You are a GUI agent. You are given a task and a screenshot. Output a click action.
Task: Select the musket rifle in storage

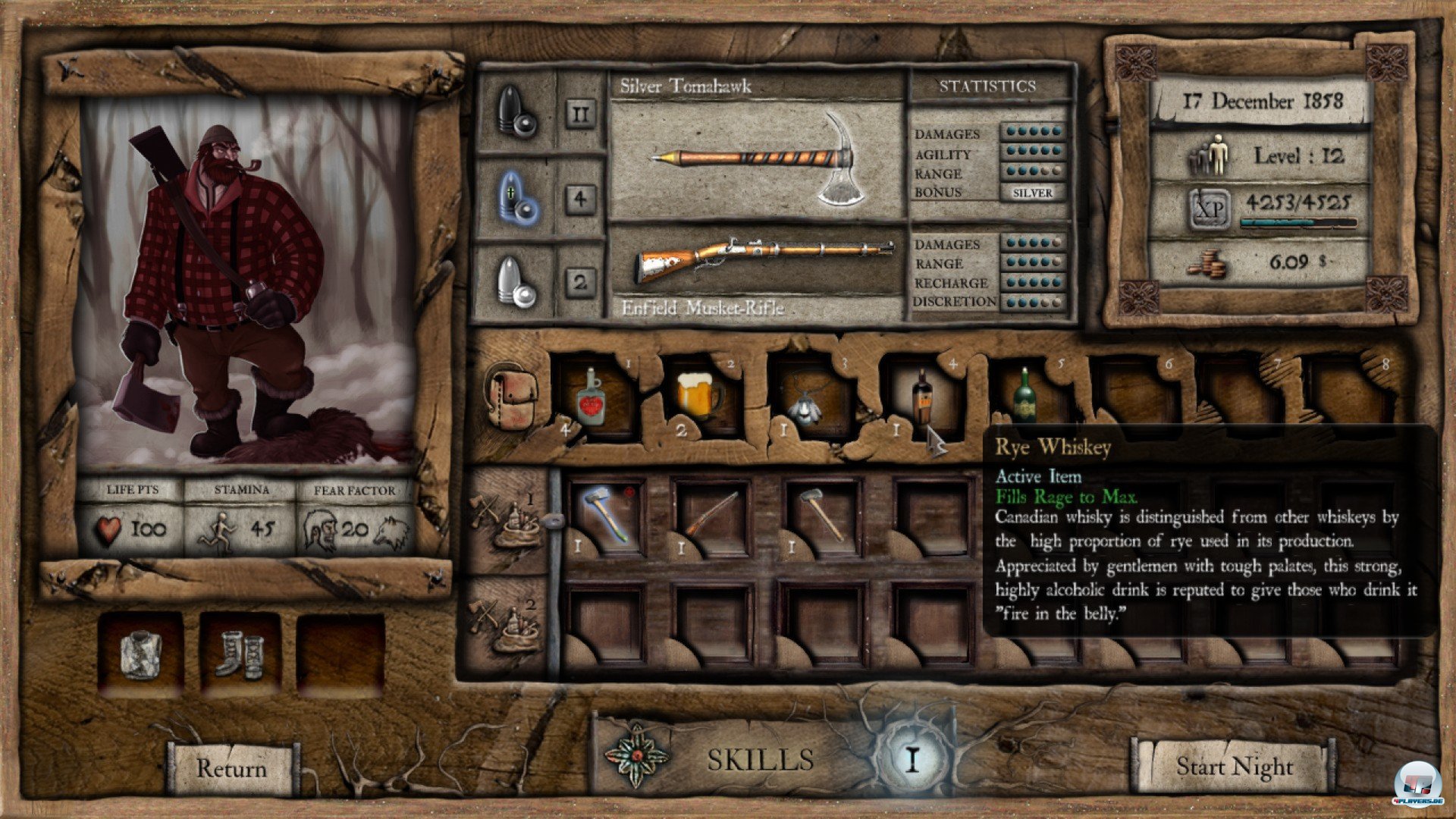711,513
